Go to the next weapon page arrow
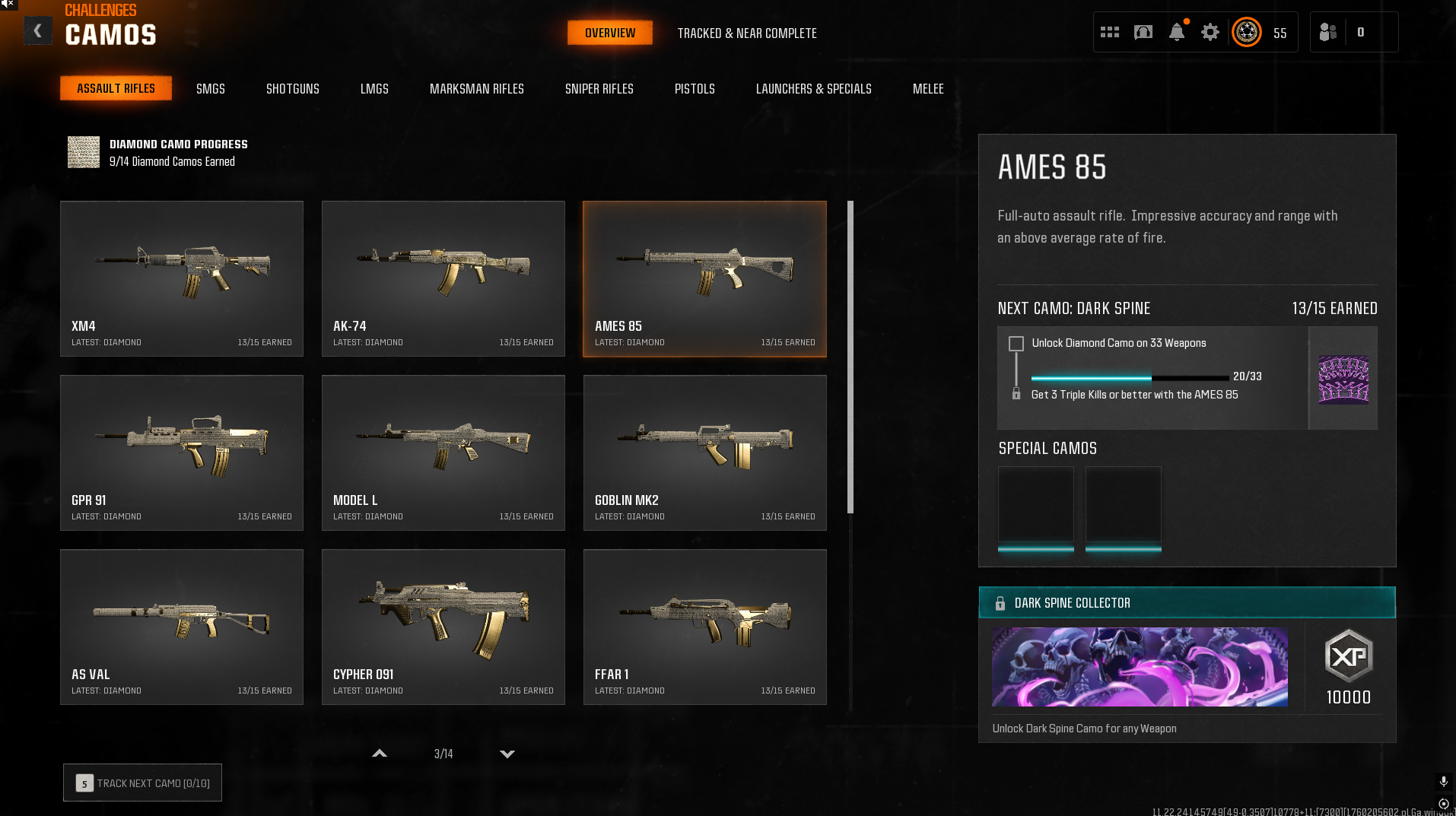 click(507, 754)
